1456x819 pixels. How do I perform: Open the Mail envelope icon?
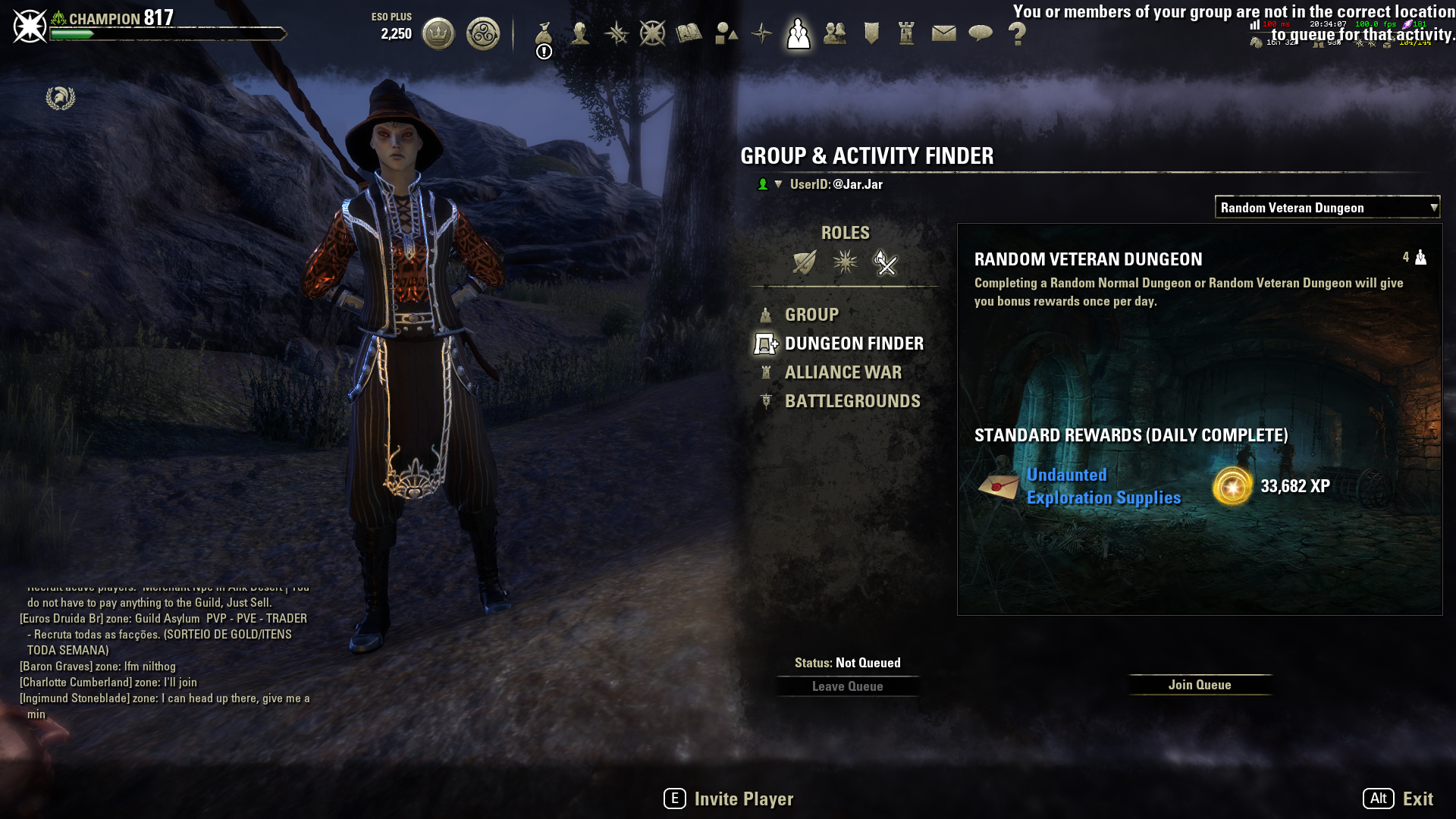click(x=943, y=33)
